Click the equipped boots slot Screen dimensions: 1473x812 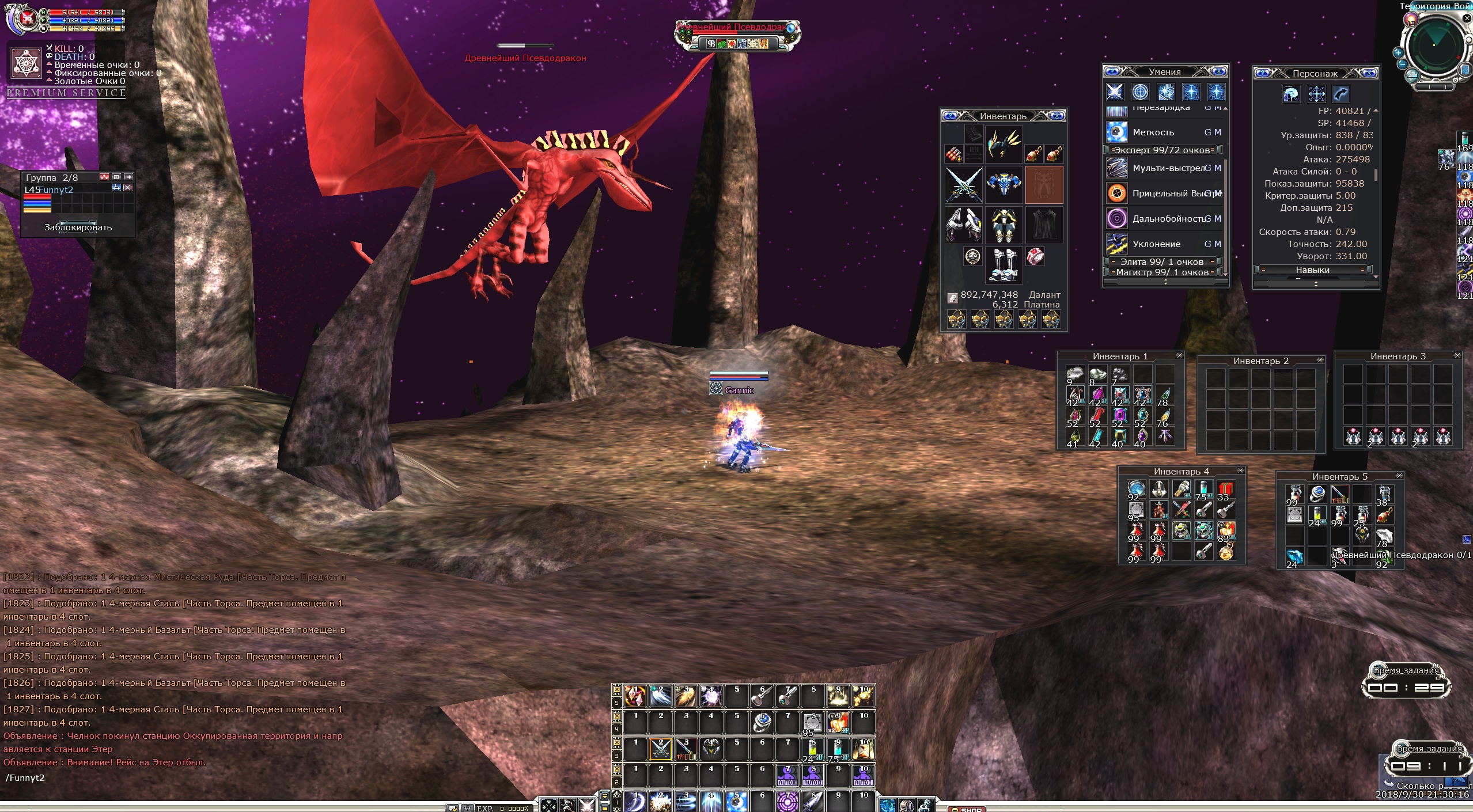pos(1004,264)
